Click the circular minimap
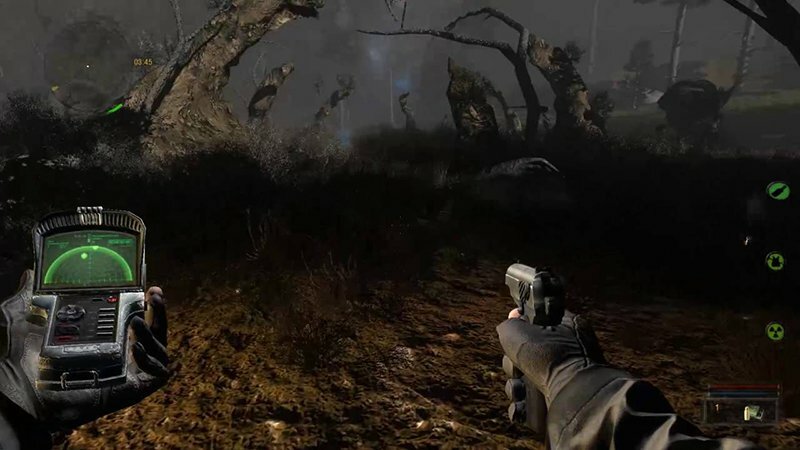 (x=88, y=62)
